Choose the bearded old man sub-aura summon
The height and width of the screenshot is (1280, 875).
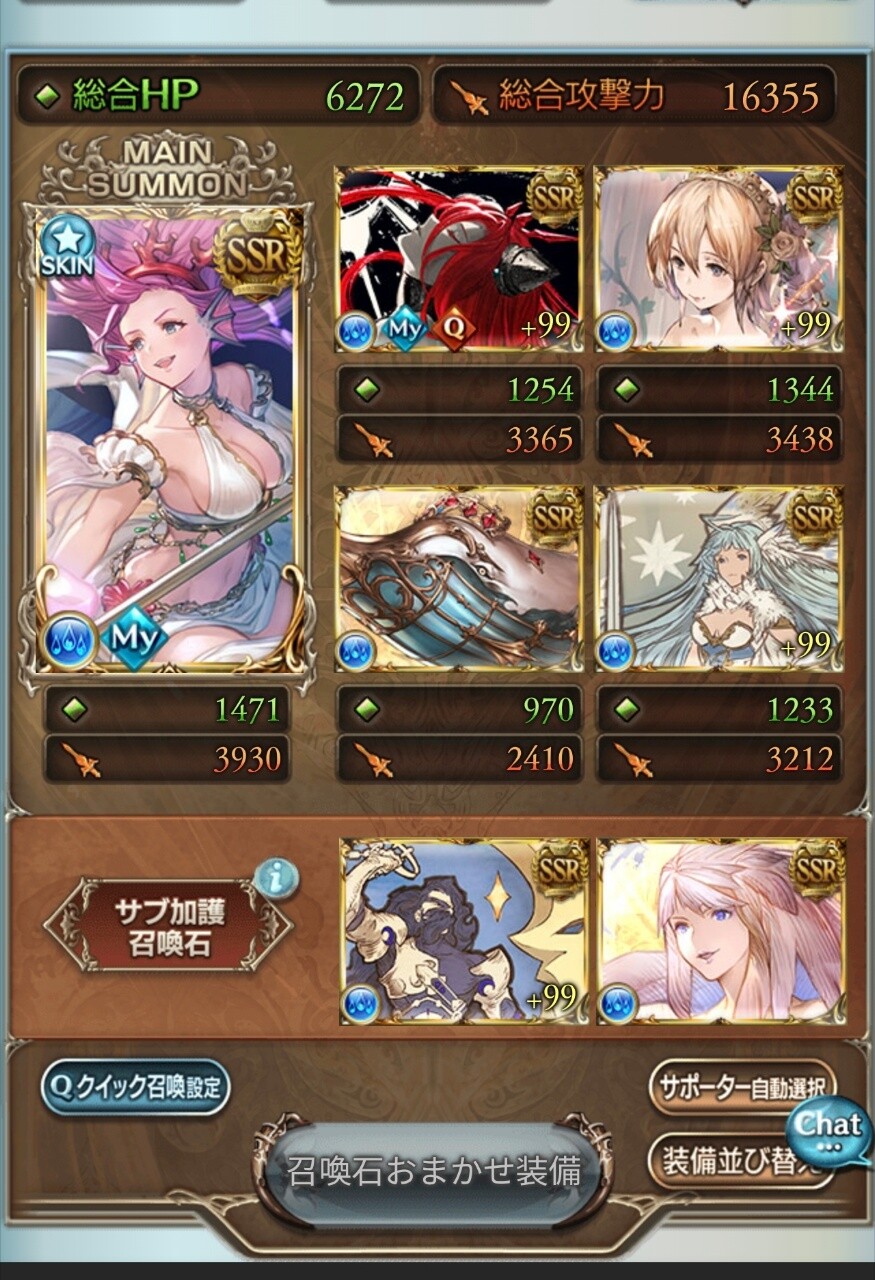click(x=462, y=930)
